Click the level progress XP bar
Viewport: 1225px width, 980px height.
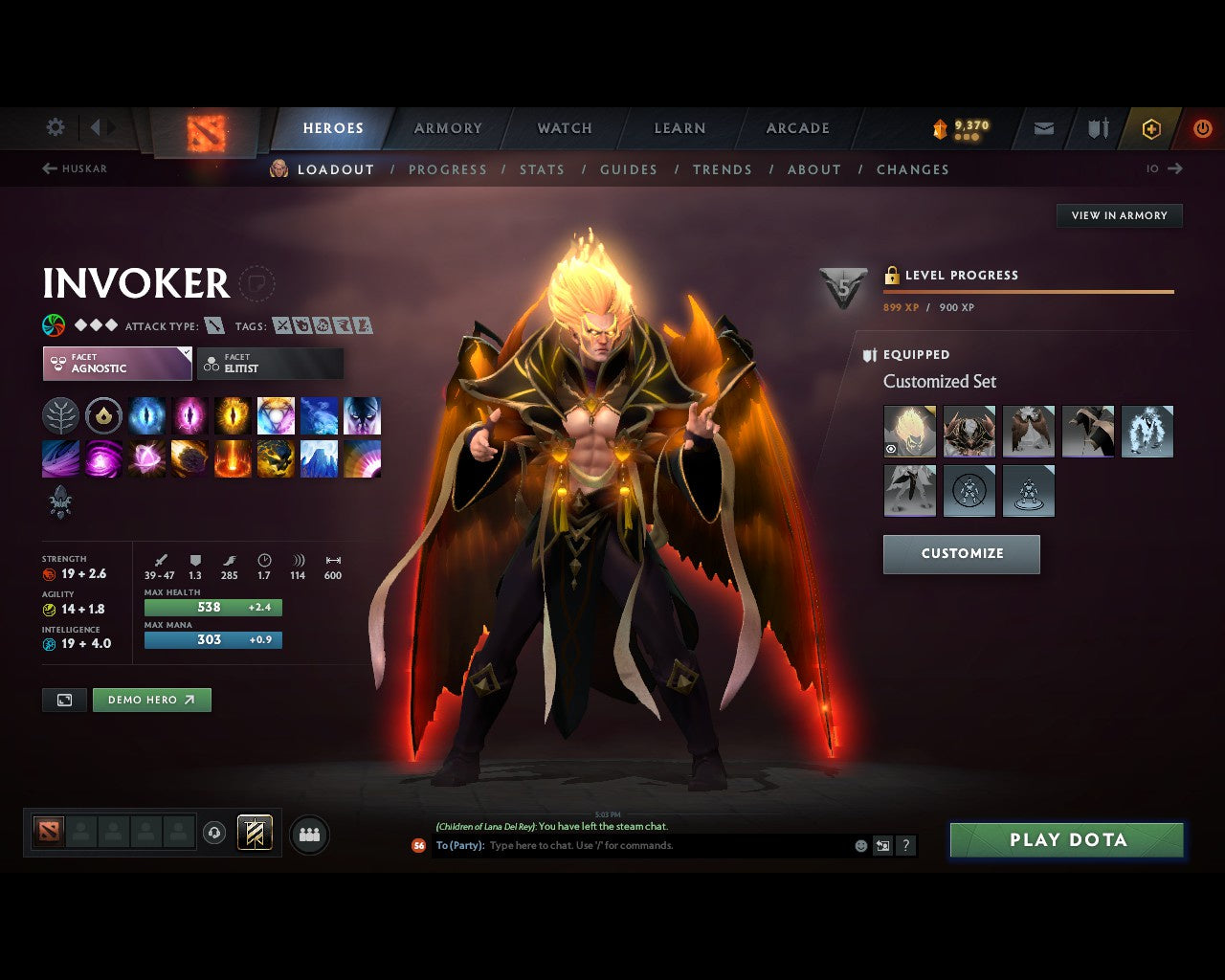click(x=1029, y=292)
